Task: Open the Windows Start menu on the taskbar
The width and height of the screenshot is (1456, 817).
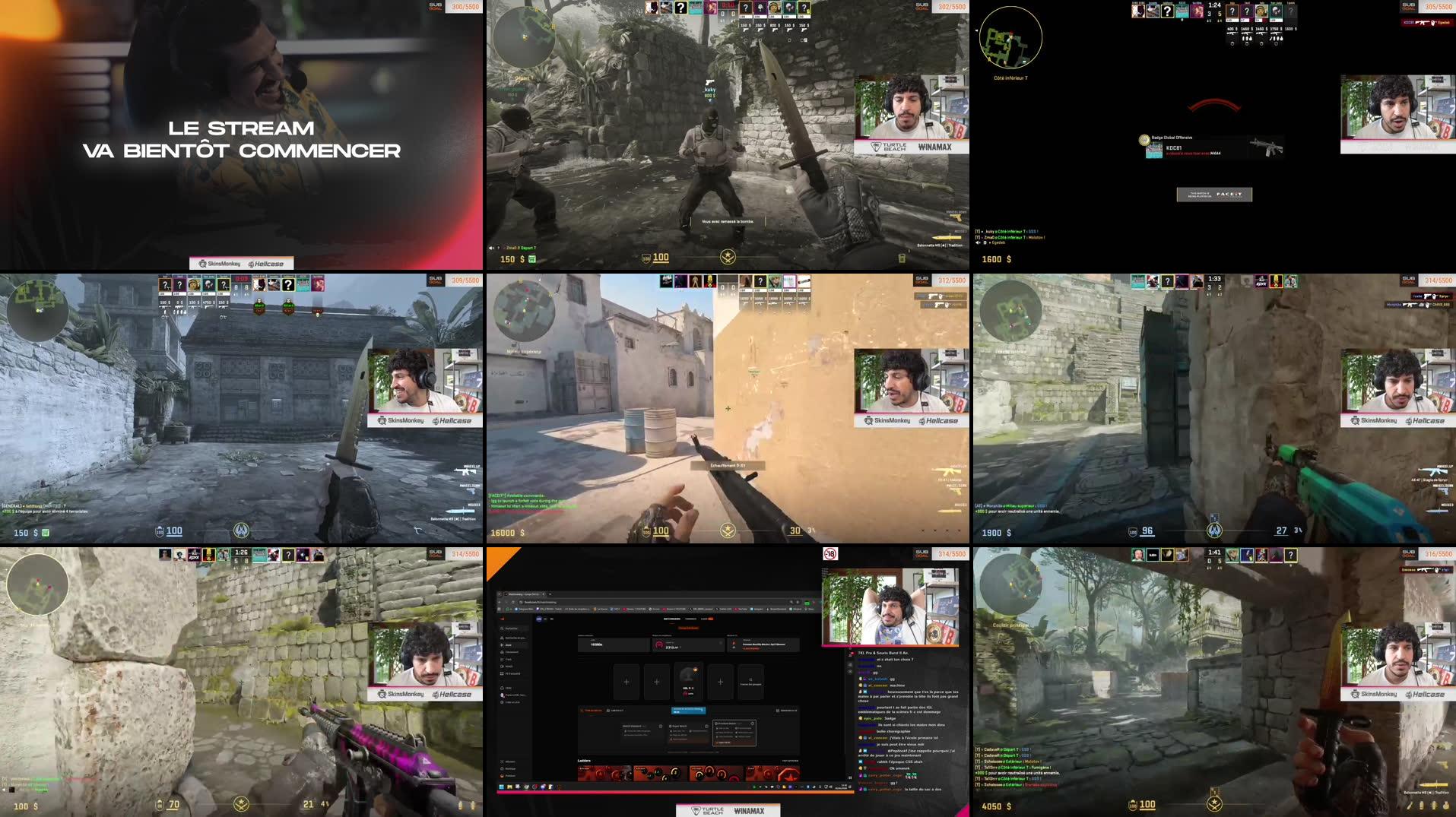Action: pyautogui.click(x=501, y=787)
